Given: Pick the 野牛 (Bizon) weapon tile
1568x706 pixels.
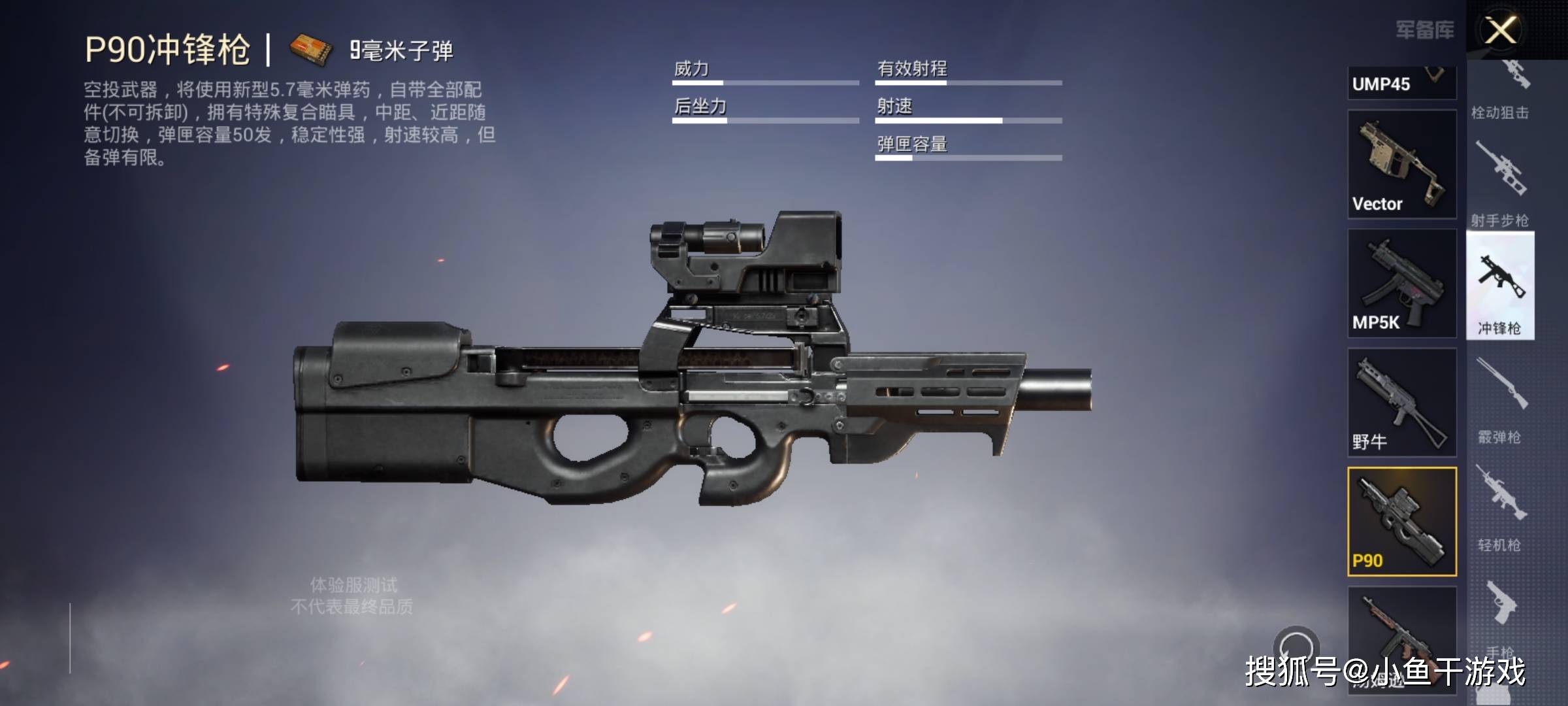Looking at the screenshot, I should coord(1401,402).
